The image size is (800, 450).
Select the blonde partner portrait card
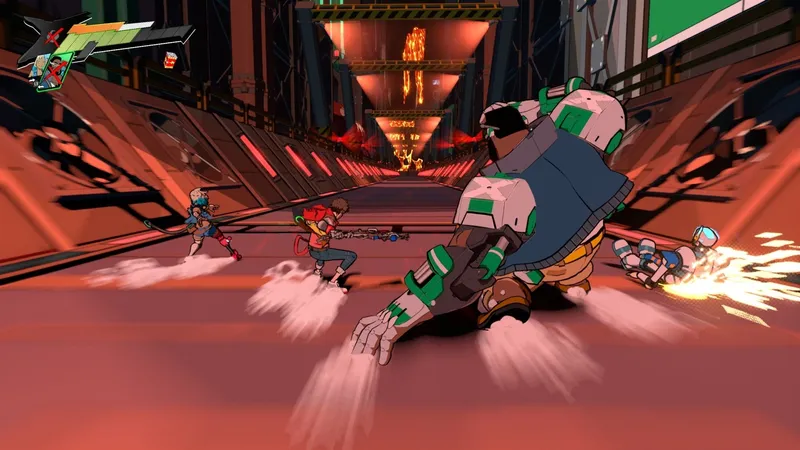(x=37, y=66)
